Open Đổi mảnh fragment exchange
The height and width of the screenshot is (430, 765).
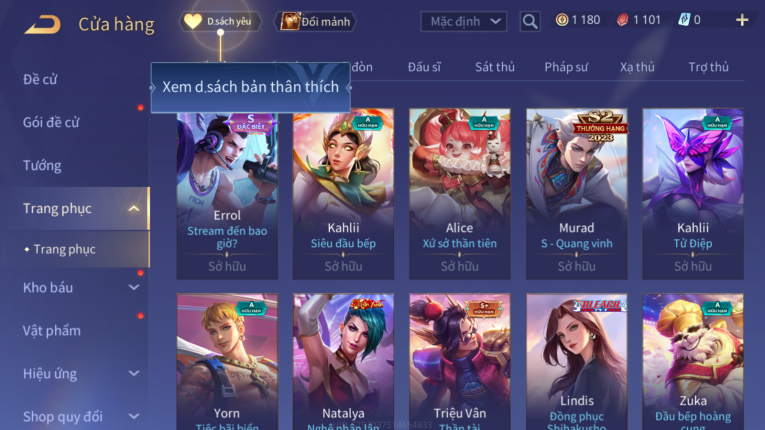coord(315,21)
